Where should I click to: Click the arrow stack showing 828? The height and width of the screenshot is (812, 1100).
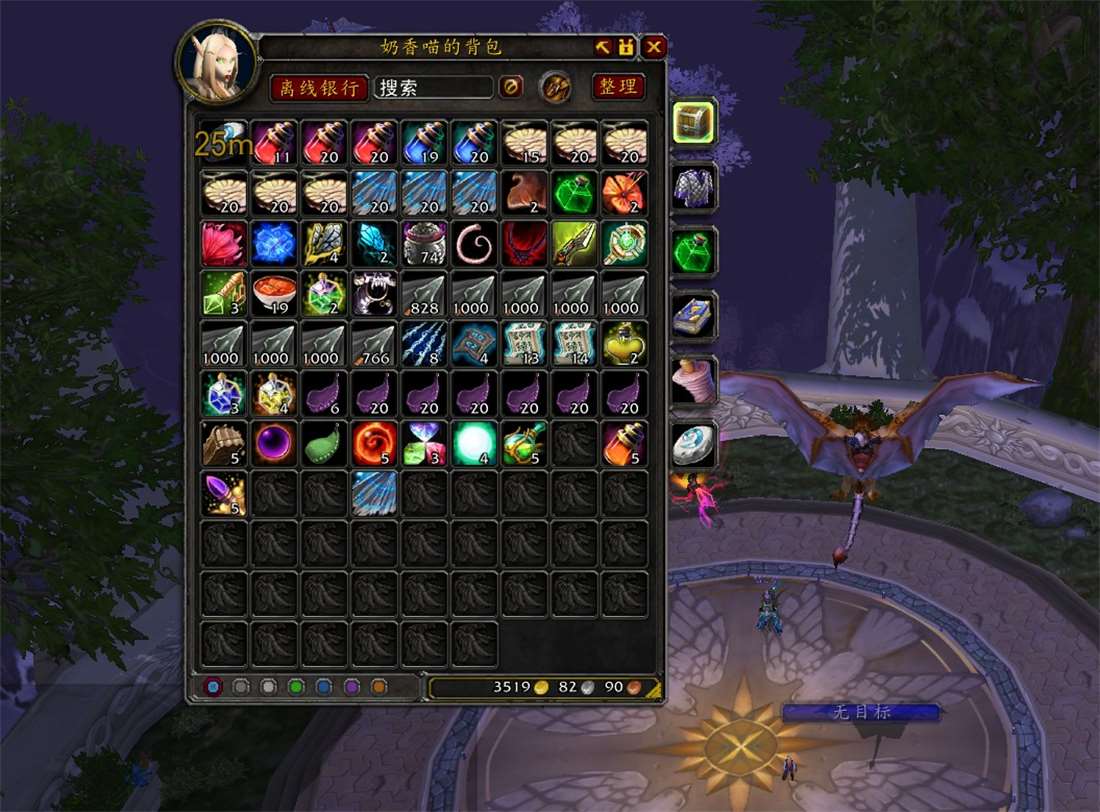pyautogui.click(x=424, y=294)
